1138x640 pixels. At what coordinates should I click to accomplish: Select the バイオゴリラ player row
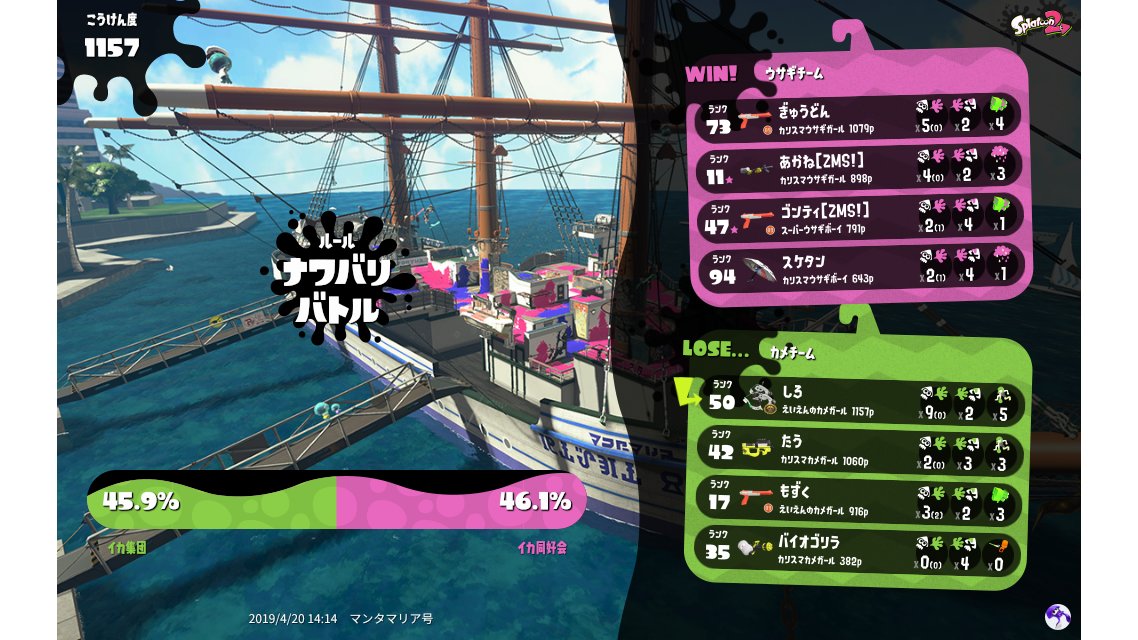tap(860, 549)
